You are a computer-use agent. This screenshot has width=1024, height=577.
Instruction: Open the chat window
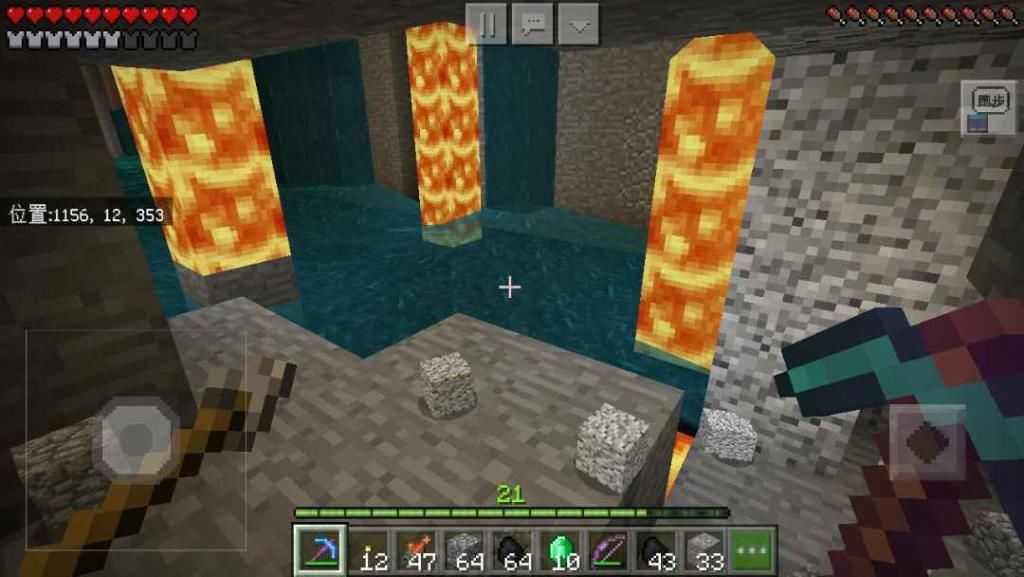point(532,23)
